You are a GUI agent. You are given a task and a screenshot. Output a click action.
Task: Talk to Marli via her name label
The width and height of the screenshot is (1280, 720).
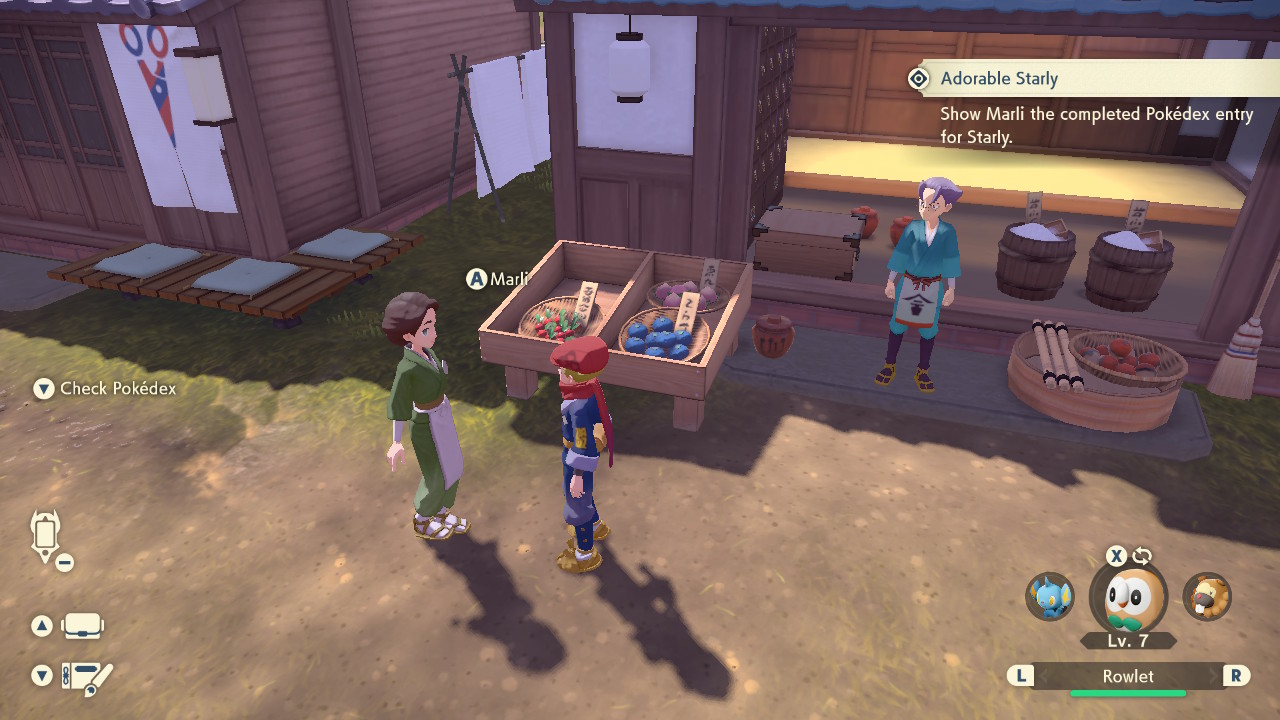pos(507,279)
